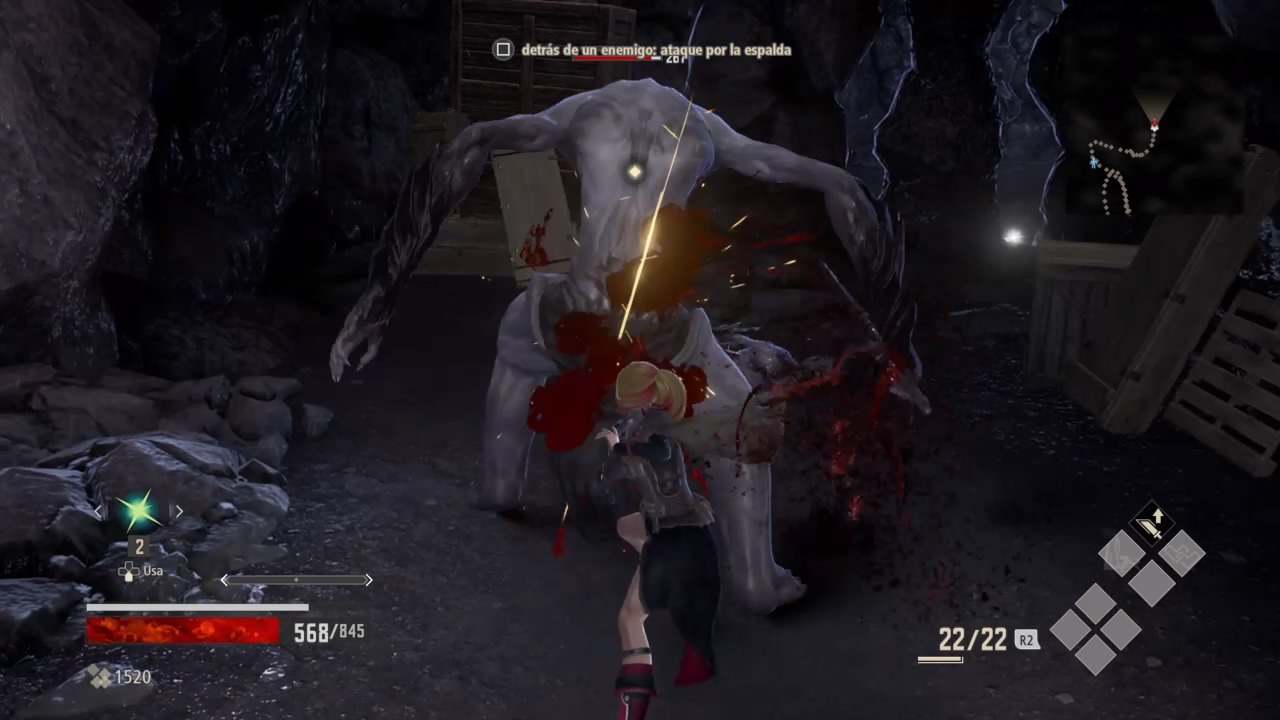Cycle quick item to the next one
This screenshot has height=720, width=1280.
(178, 511)
